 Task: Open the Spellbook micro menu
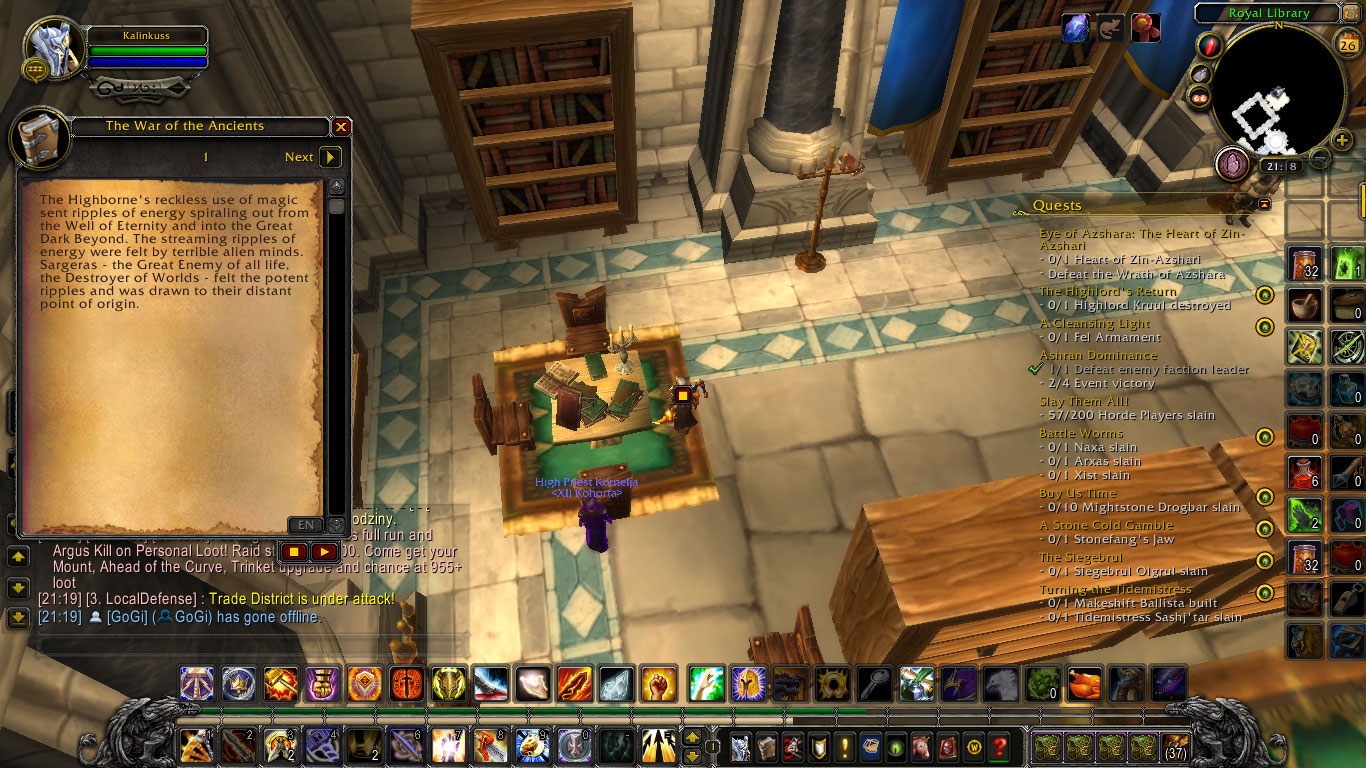769,746
